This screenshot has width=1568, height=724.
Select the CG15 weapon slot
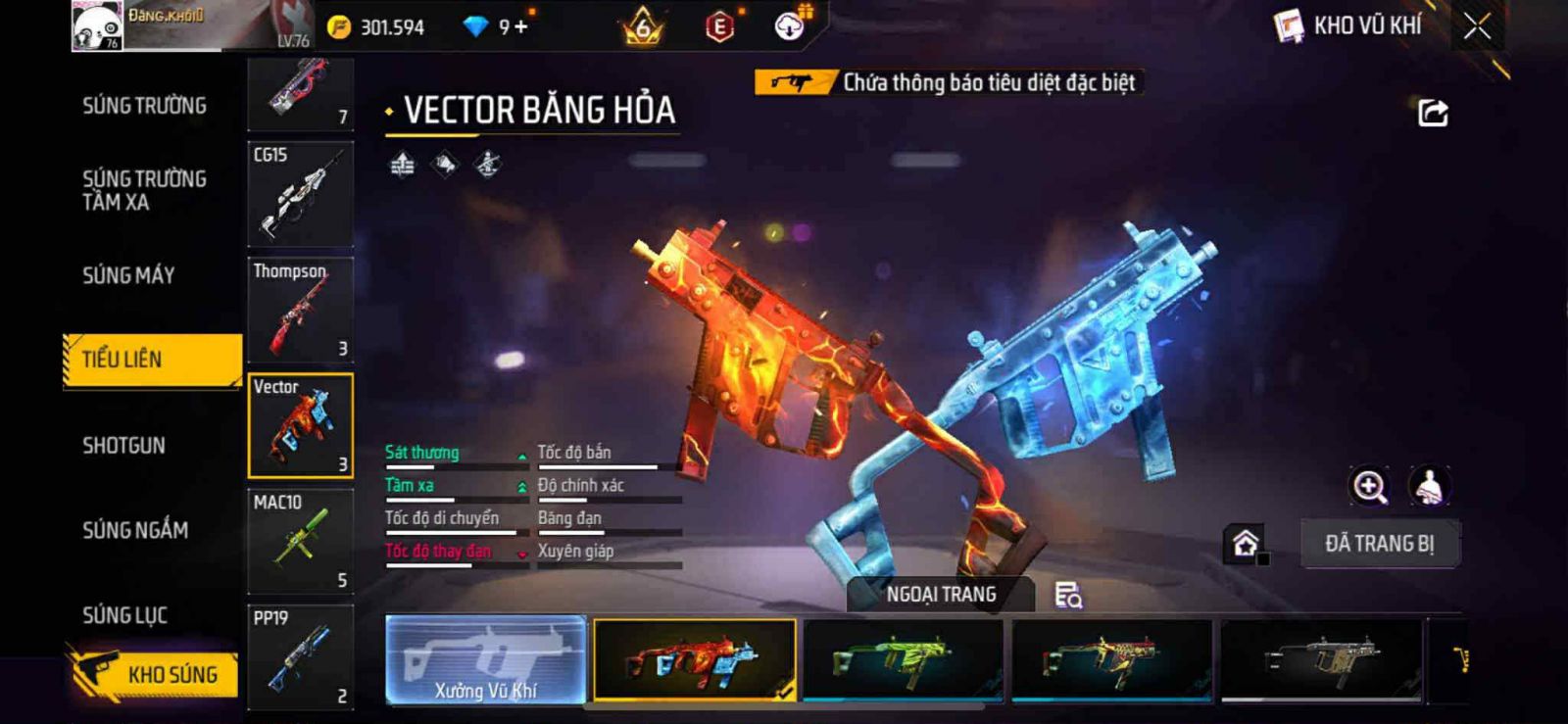click(x=300, y=194)
